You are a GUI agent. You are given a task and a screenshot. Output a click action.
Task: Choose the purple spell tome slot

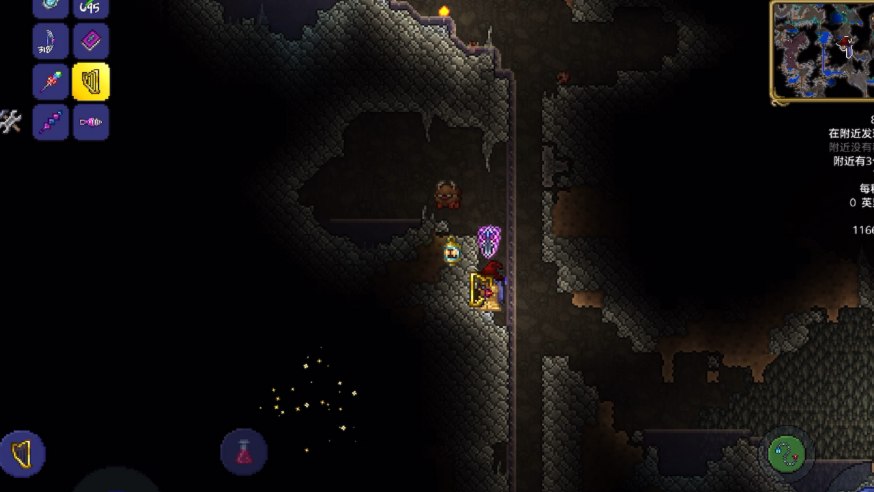click(x=91, y=42)
